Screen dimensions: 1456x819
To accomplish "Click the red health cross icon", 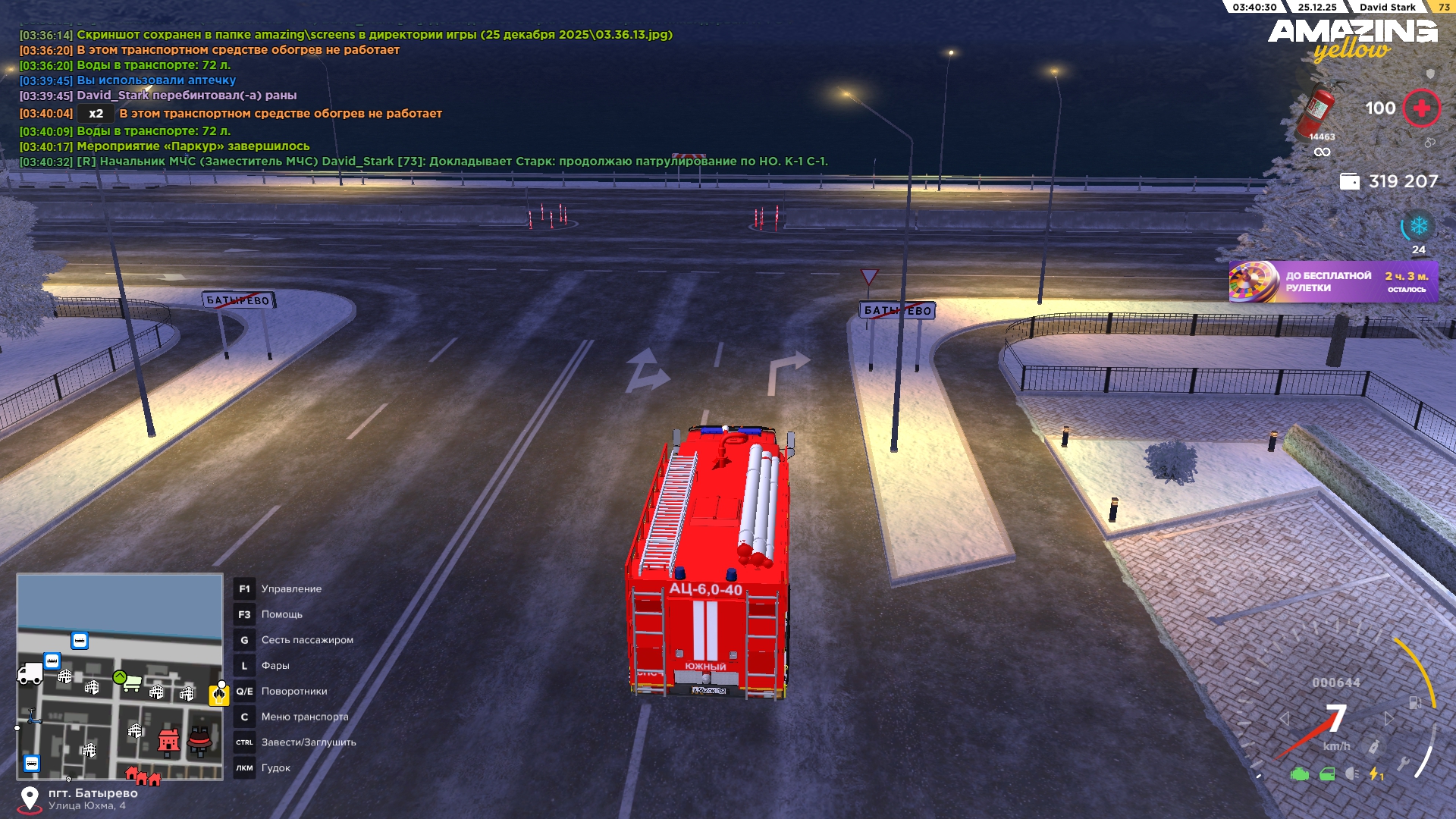I will [1421, 108].
